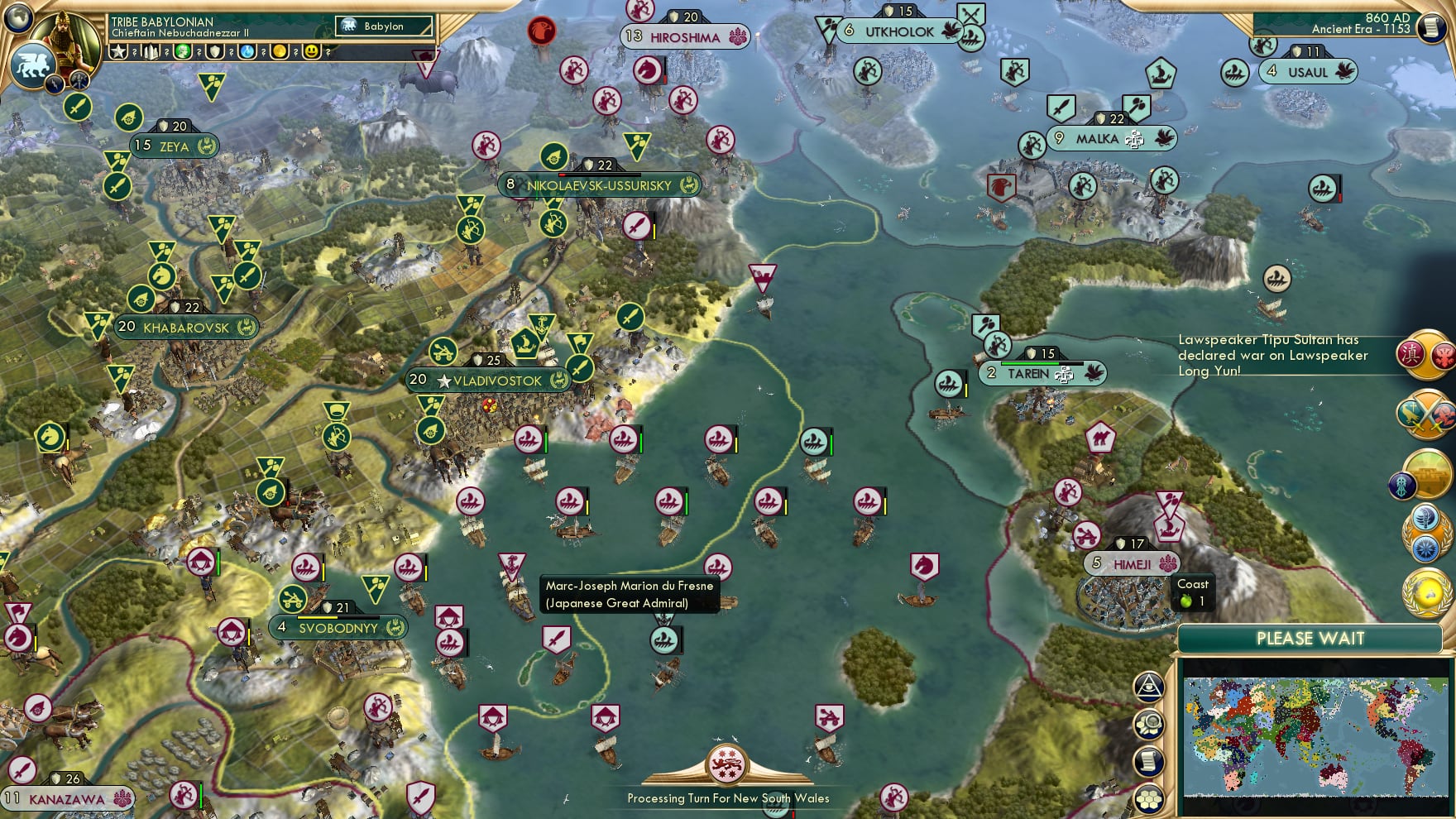
Task: Click the happiness smiley indicator
Action: (x=310, y=51)
